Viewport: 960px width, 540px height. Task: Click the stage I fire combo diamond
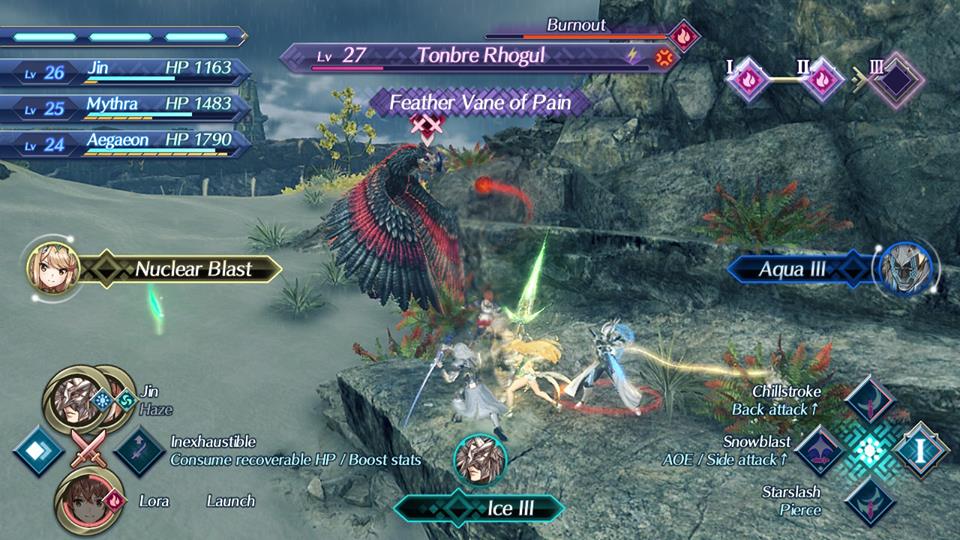pos(748,79)
